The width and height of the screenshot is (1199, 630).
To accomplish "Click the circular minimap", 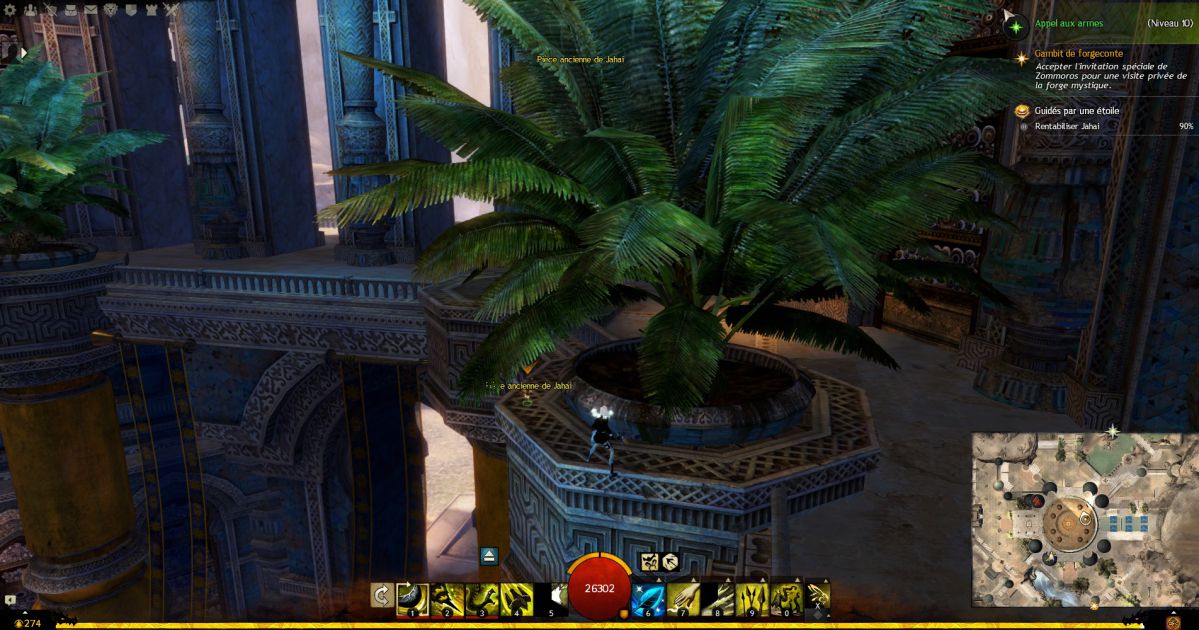I will [x=1084, y=519].
